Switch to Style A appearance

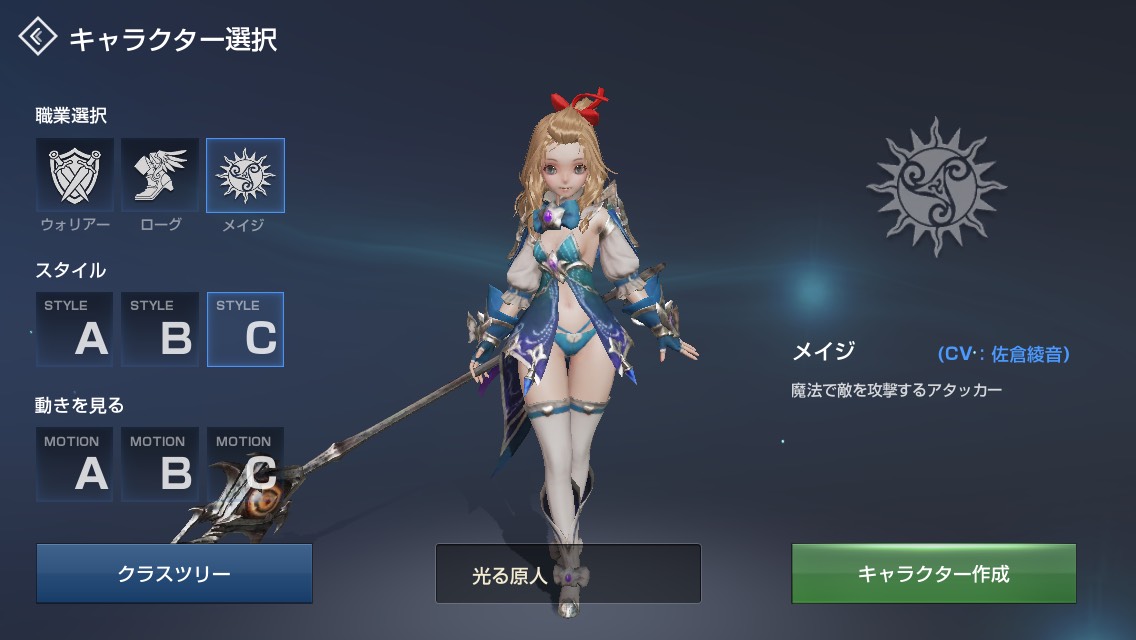75,329
